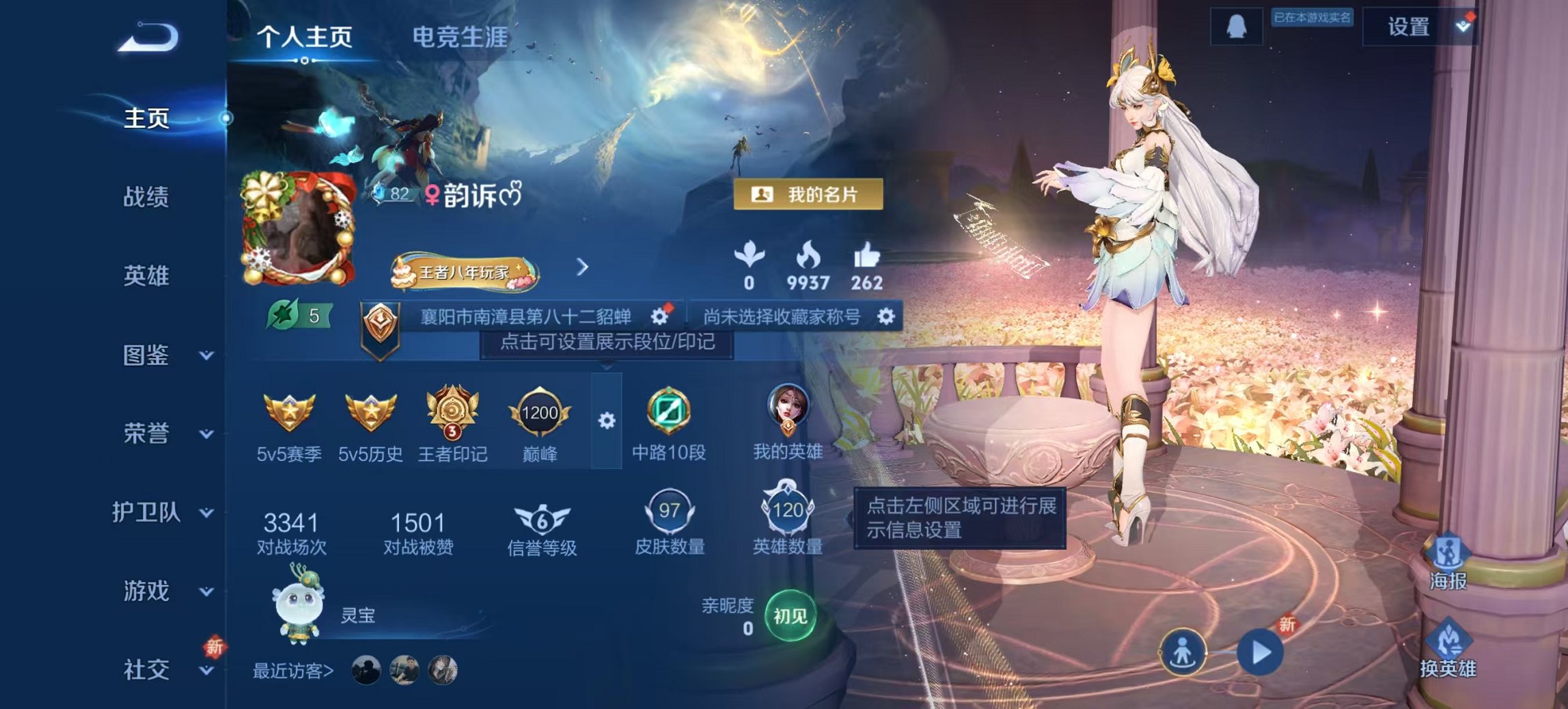This screenshot has height=709, width=1568.
Task: Expand the 图鉴 sidebar section
Action: pyautogui.click(x=147, y=356)
